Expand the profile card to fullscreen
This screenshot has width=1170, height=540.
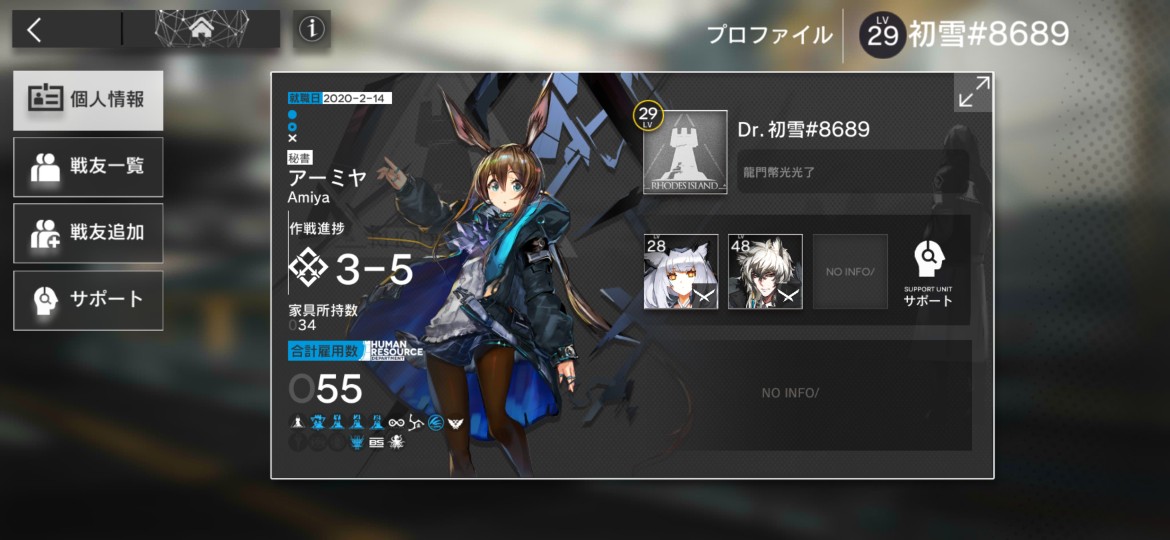973,92
